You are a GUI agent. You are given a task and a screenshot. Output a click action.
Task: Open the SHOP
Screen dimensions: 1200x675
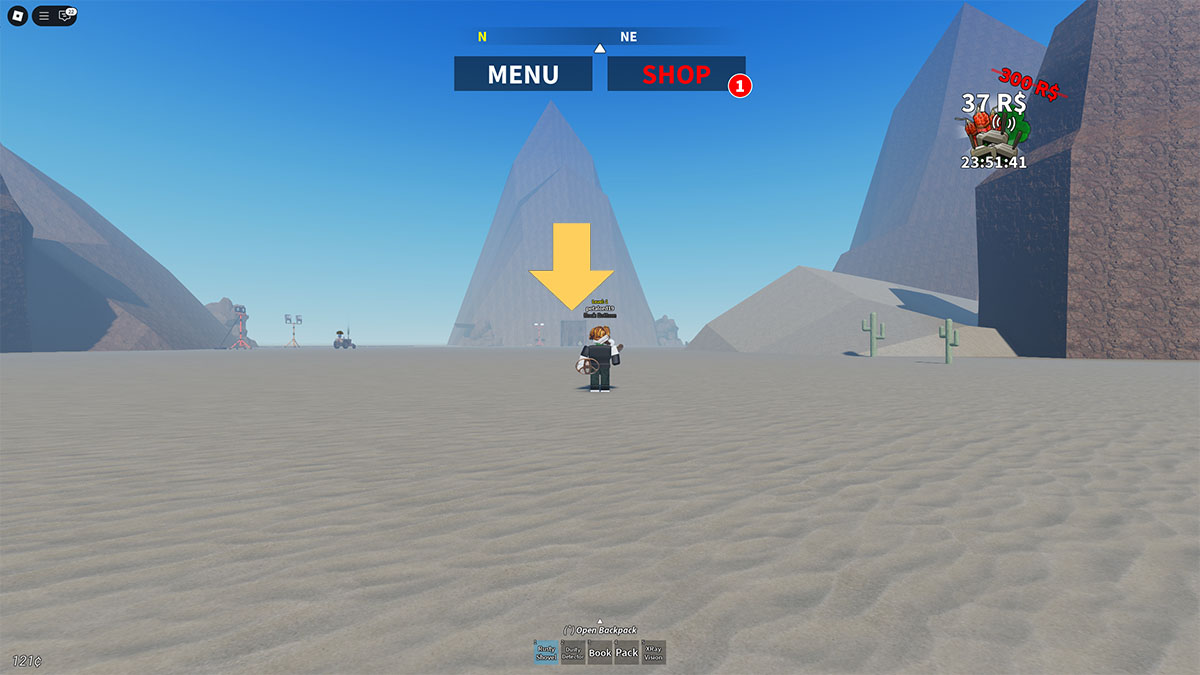[676, 74]
